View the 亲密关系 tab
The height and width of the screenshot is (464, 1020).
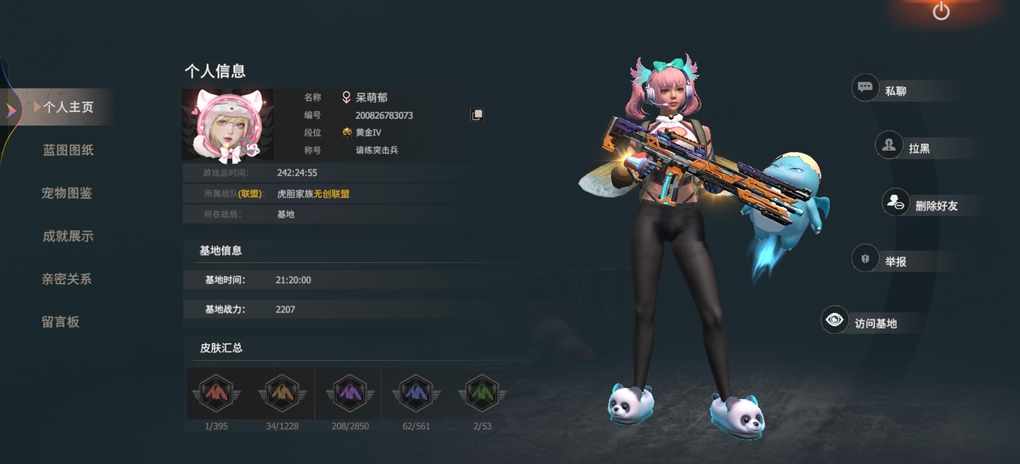coord(67,279)
